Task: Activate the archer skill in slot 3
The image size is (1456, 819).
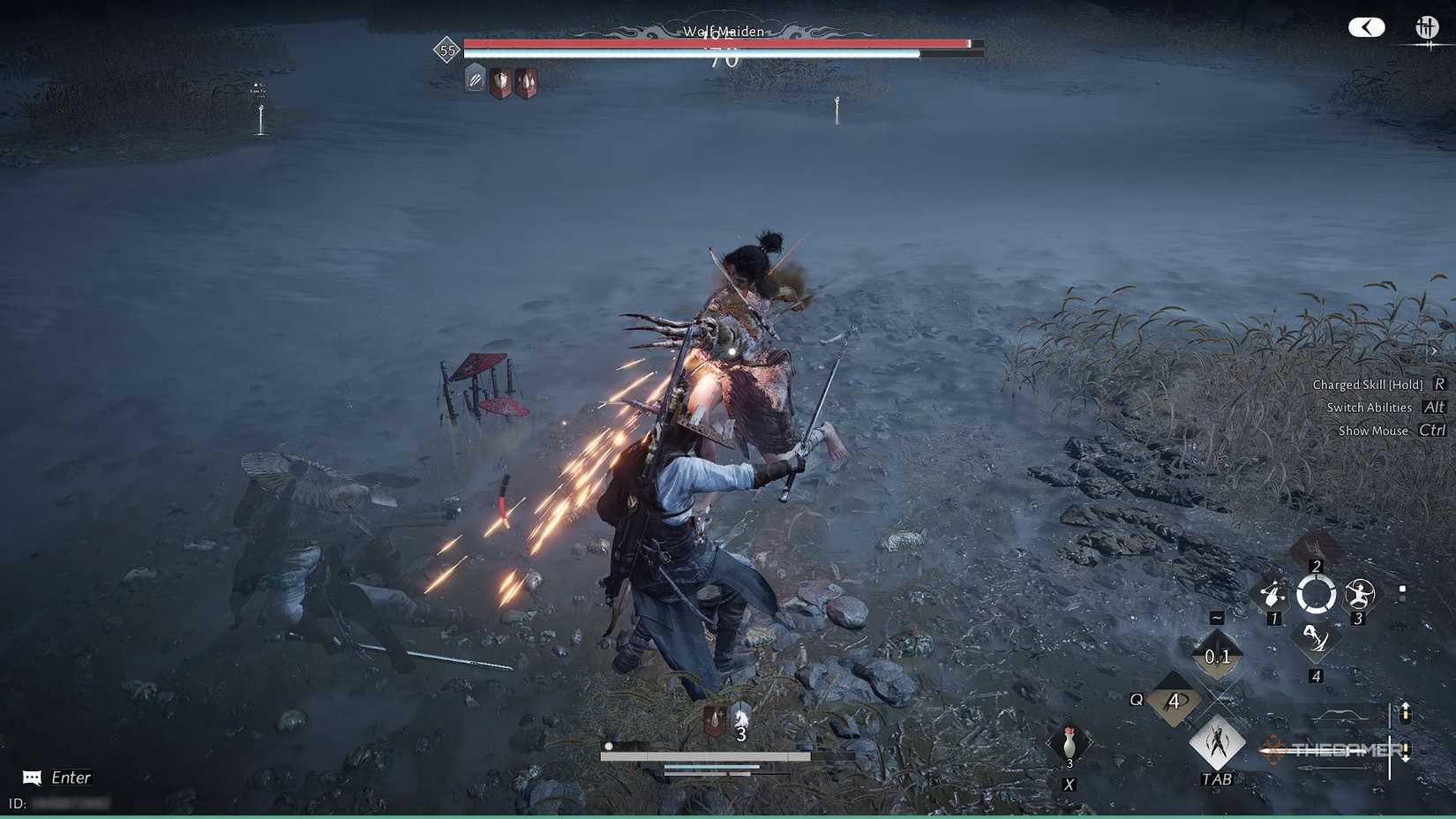Action: tap(1360, 590)
